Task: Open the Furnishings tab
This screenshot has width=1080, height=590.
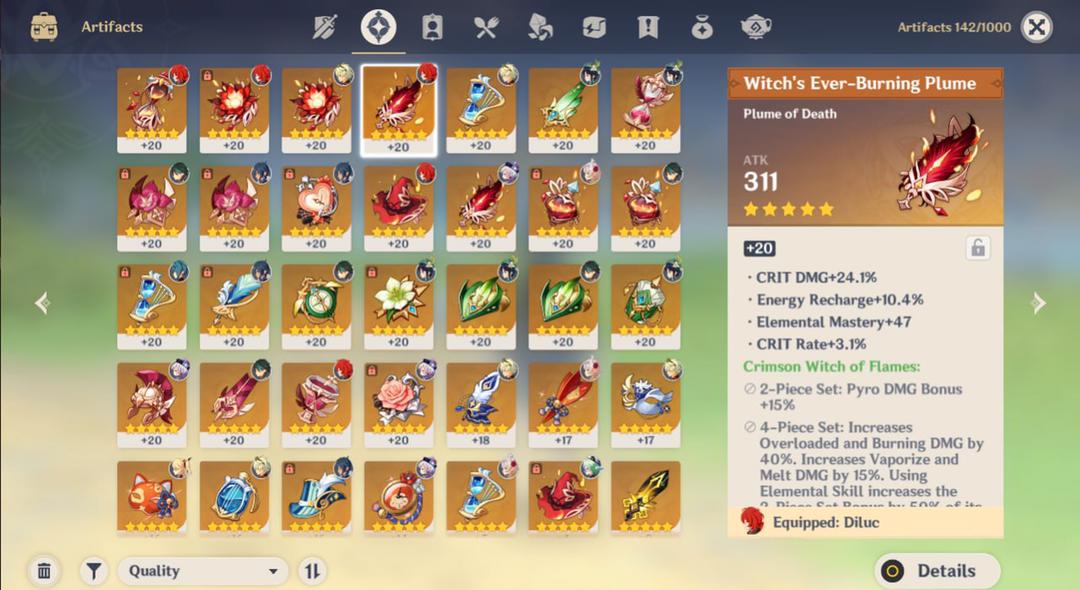Action: tap(756, 27)
